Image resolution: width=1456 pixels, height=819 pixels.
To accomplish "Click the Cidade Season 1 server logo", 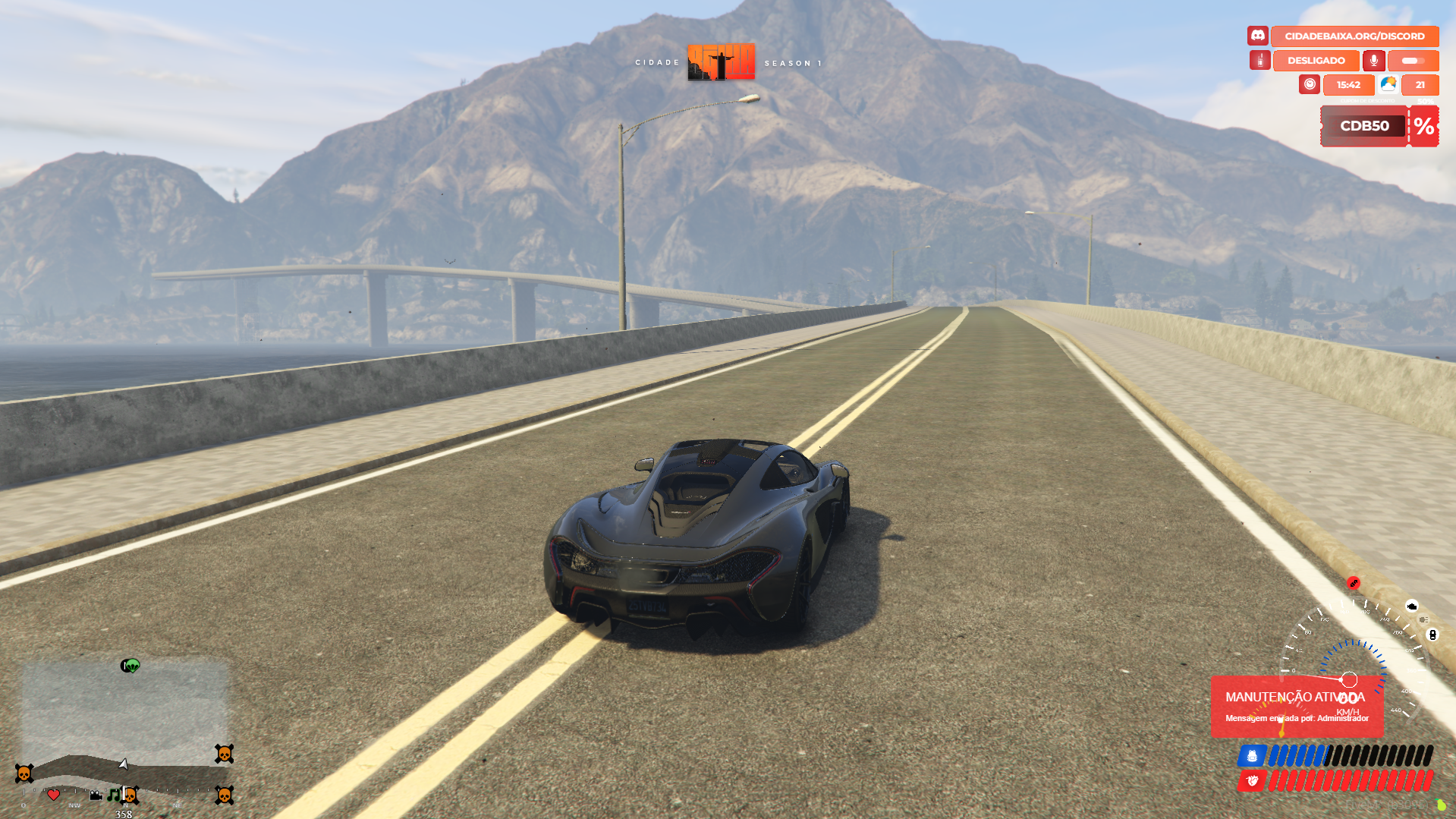I will (721, 62).
